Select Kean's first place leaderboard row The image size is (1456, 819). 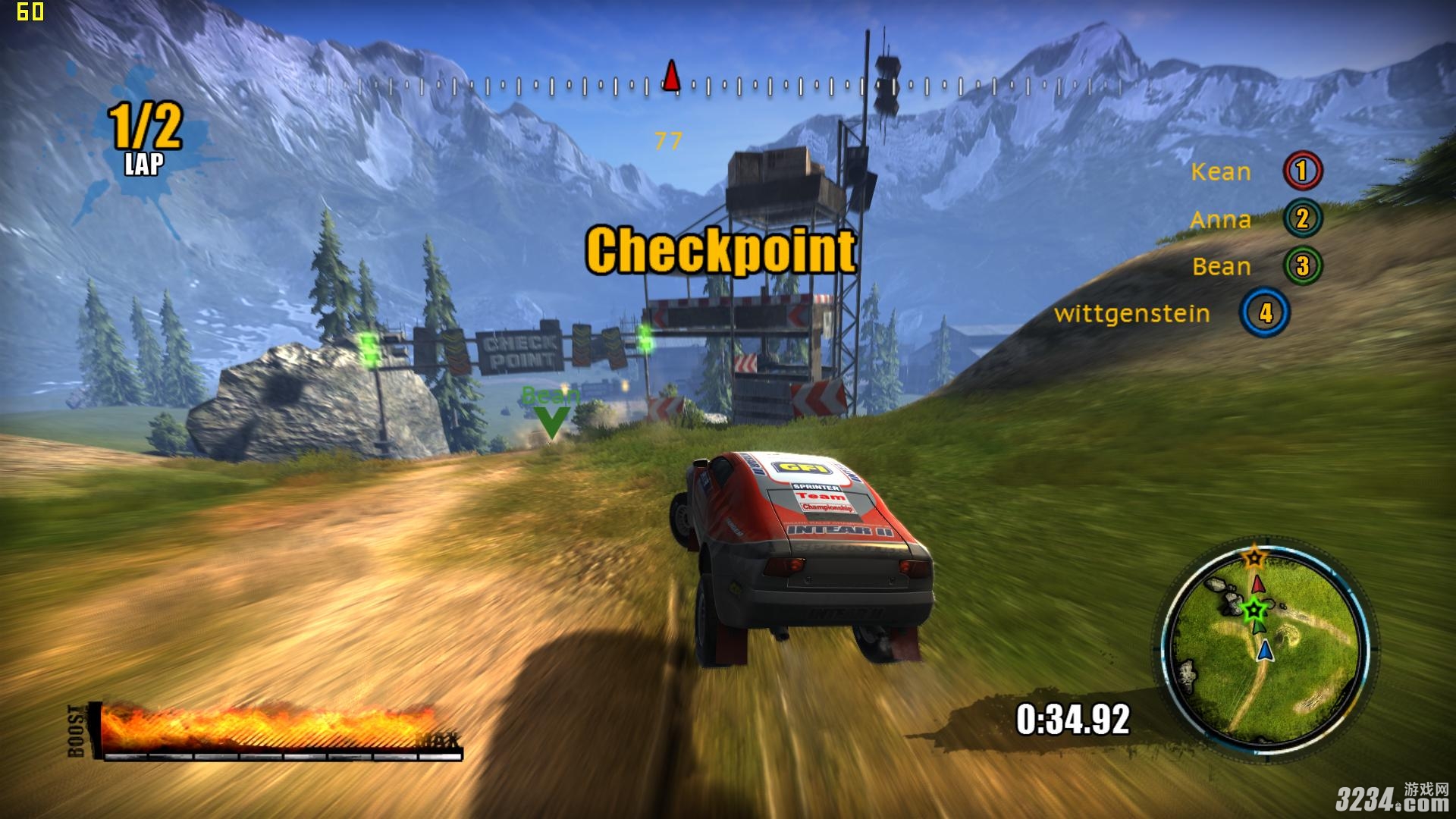(x=1256, y=171)
